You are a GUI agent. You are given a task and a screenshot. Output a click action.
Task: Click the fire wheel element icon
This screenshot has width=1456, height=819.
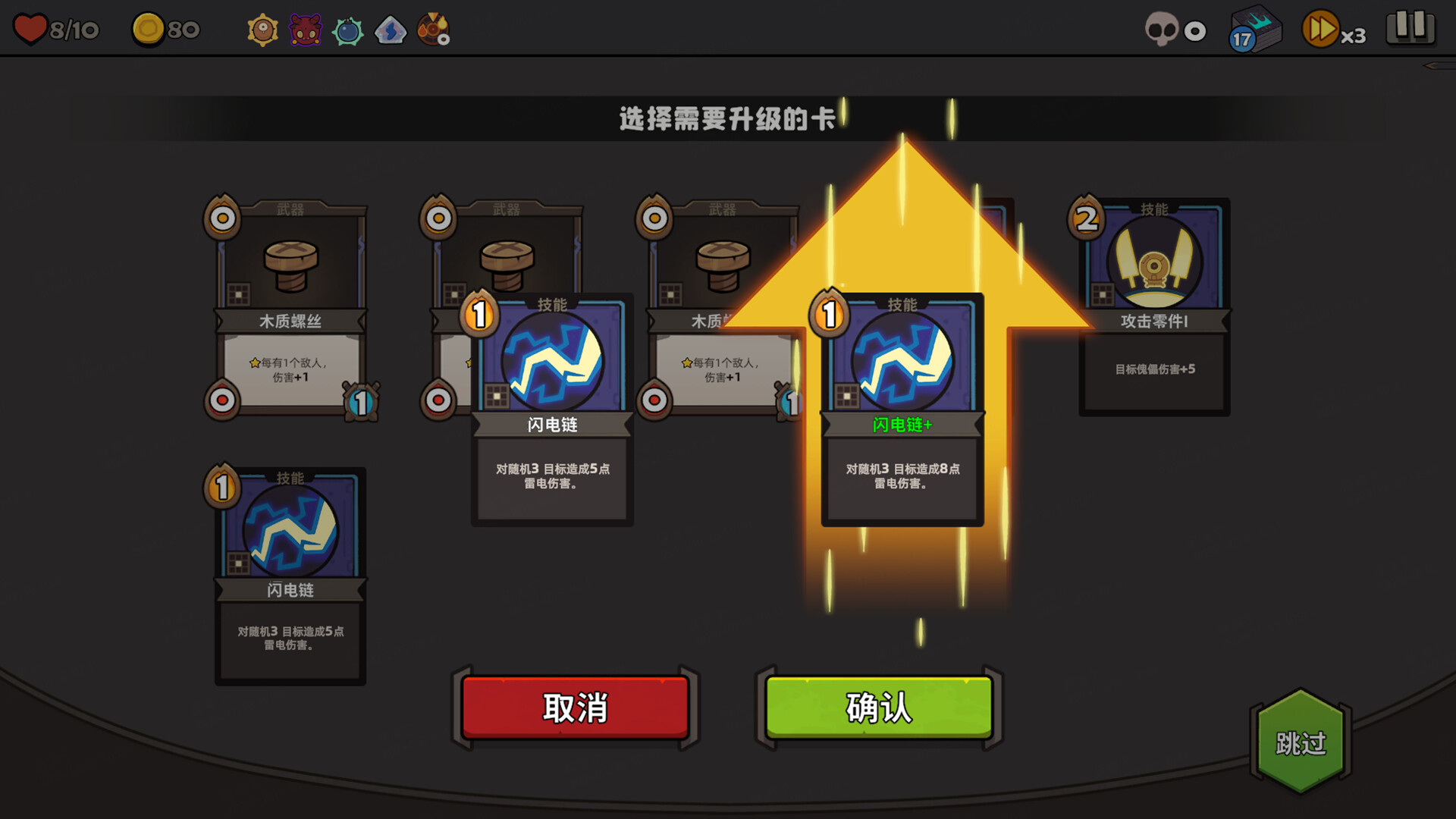434,30
